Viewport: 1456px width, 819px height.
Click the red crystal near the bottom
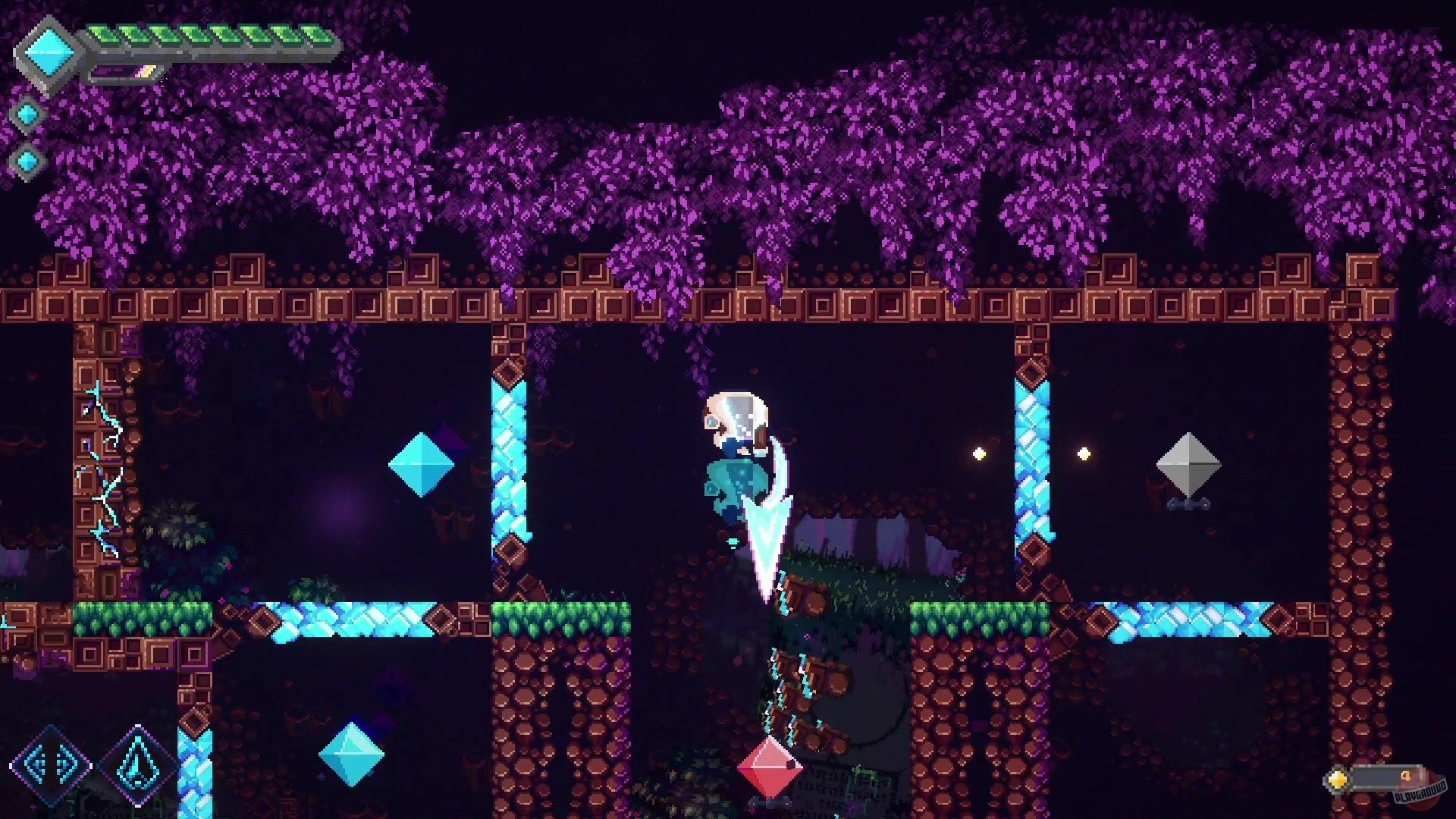[770, 768]
